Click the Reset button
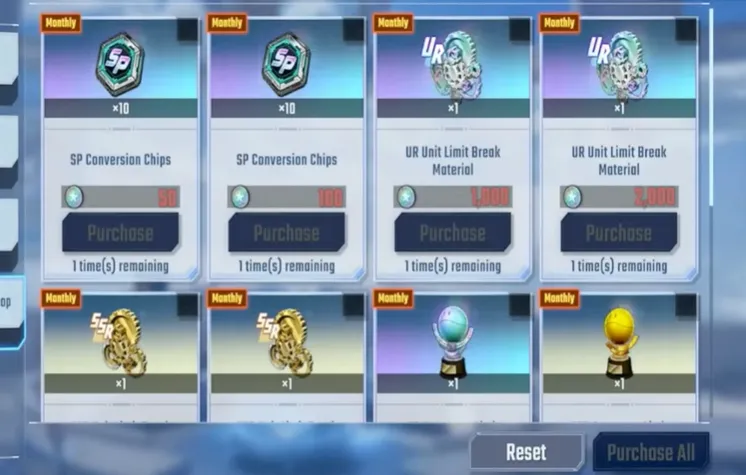The height and width of the screenshot is (475, 746). (526, 452)
